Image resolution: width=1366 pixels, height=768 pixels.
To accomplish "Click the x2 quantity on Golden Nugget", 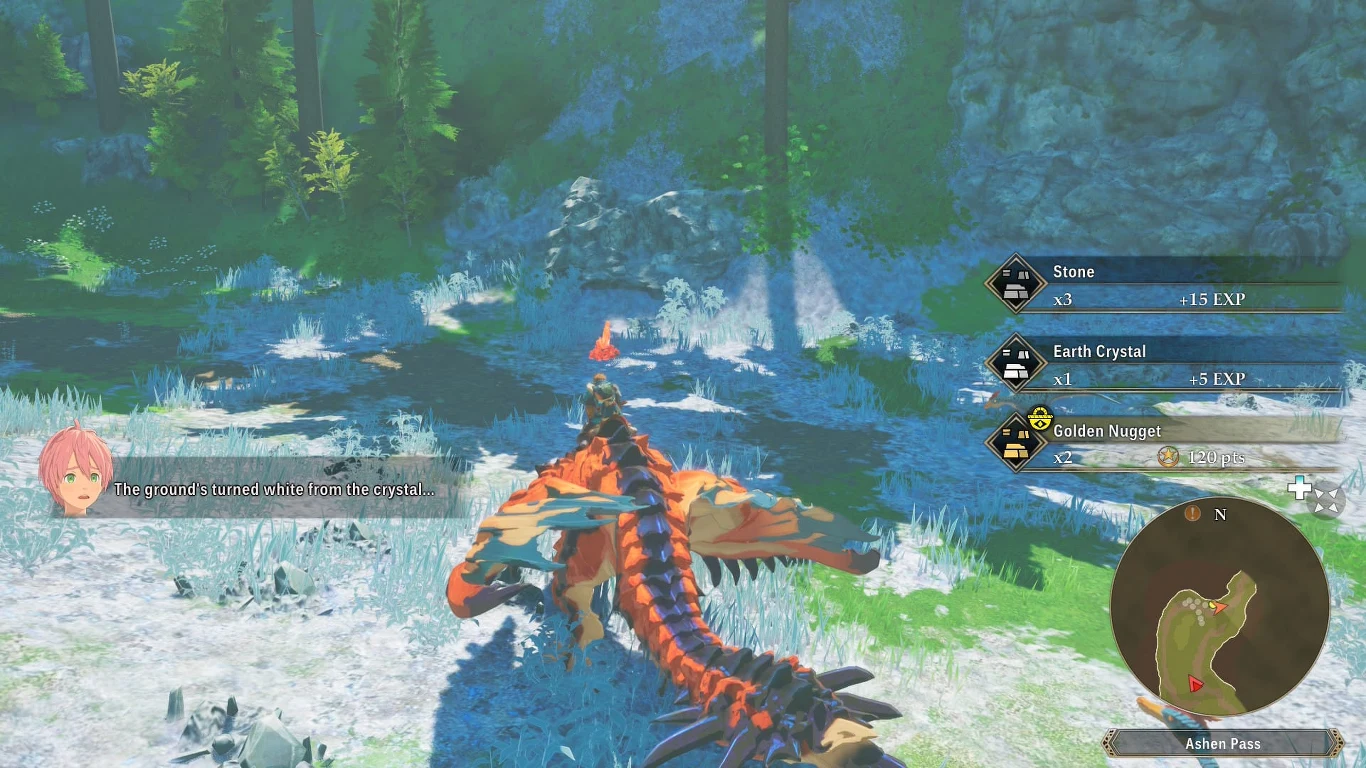I will [1063, 458].
